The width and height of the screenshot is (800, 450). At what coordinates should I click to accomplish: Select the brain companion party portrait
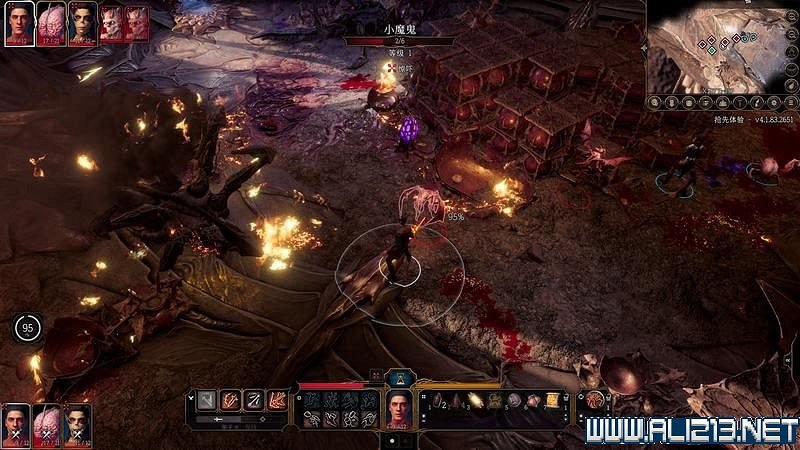point(47,424)
